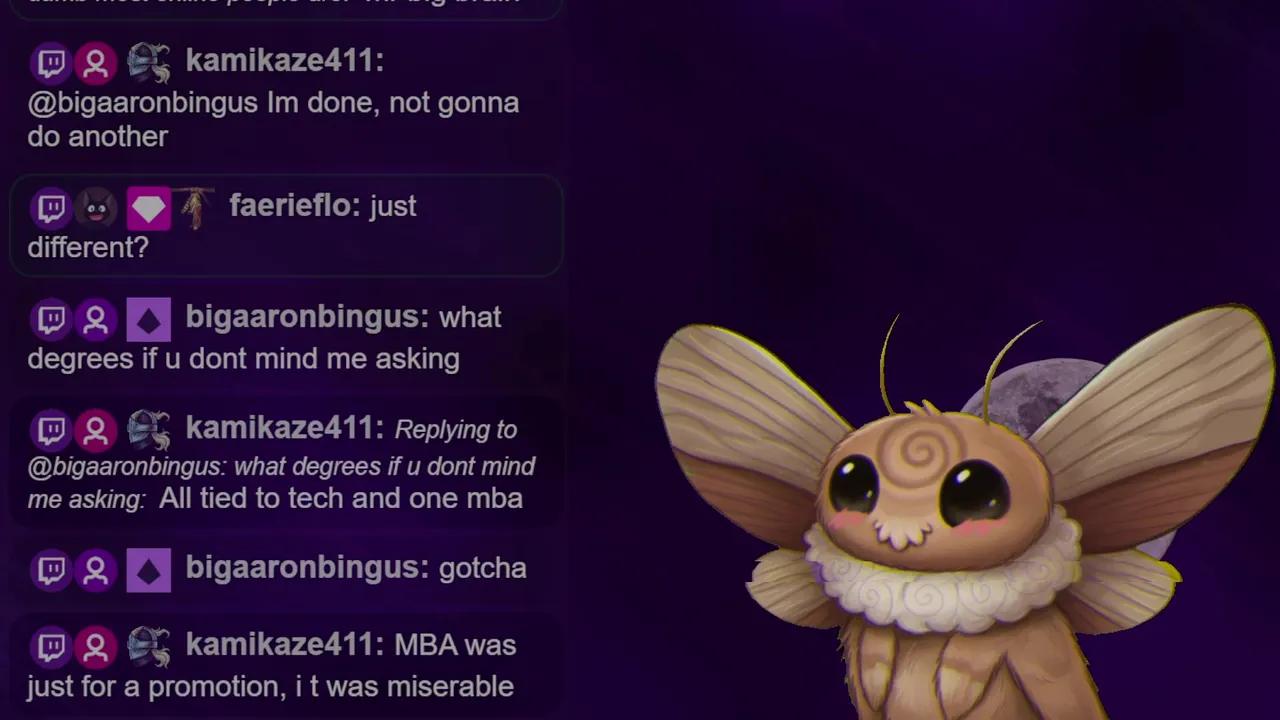The height and width of the screenshot is (720, 1280).
Task: Click the purple diamond badge next to bigaaronbingus
Action: click(x=148, y=318)
